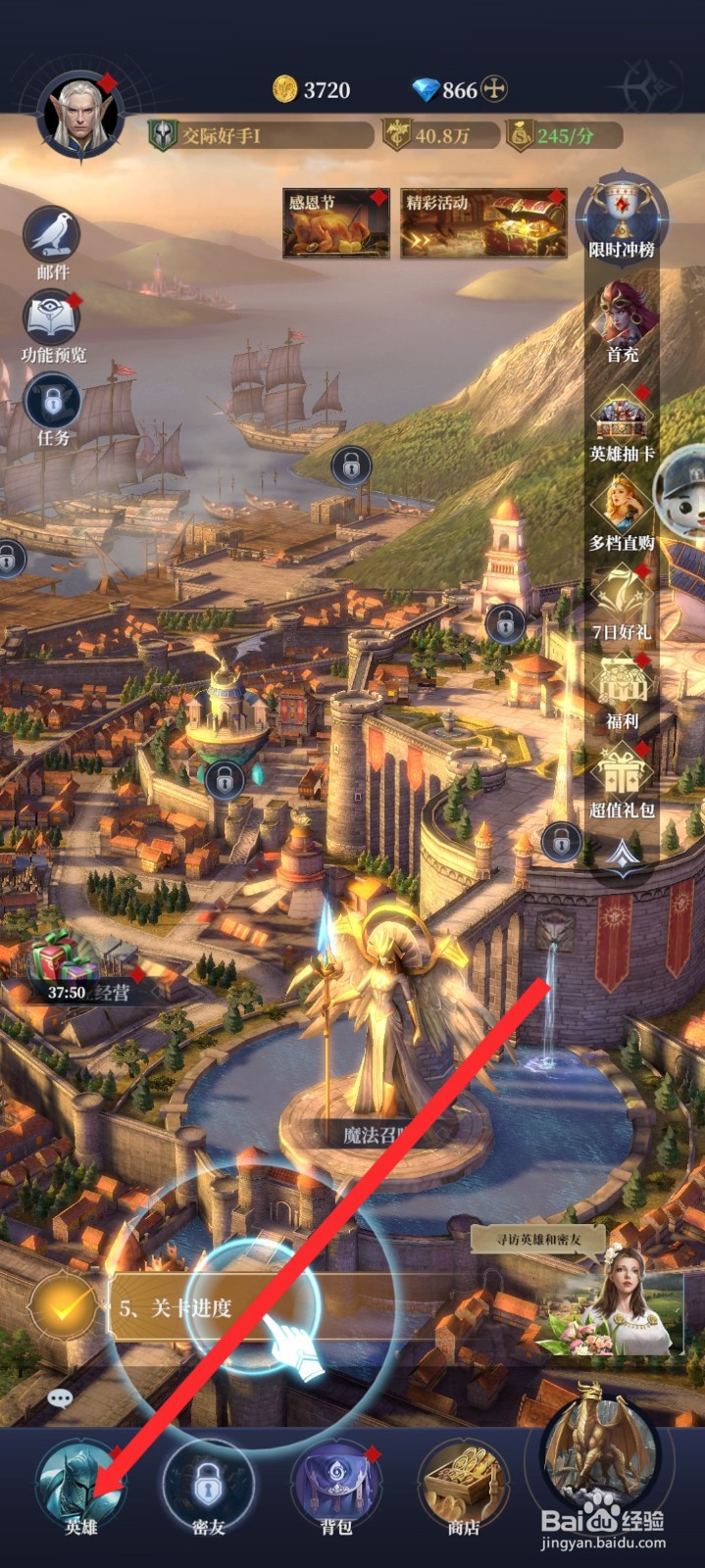The width and height of the screenshot is (705, 1568).
Task: Open the 超值礼包 gift pack
Action: [x=622, y=779]
